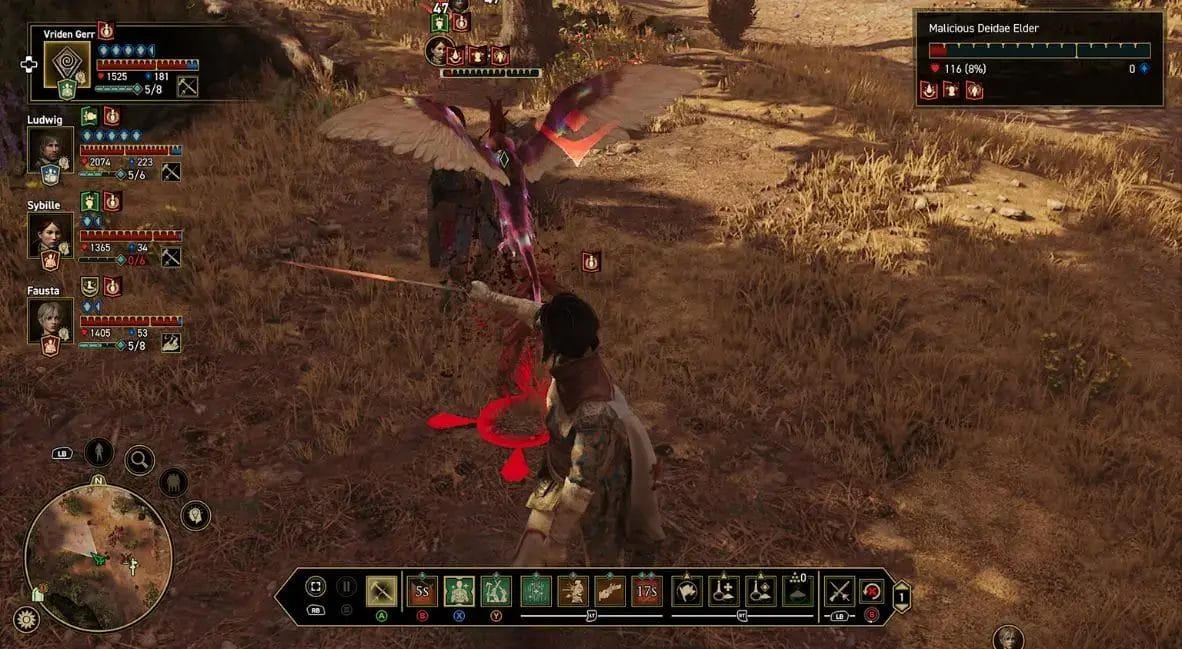This screenshot has height=649, width=1182.
Task: Click the single character silhouette button
Action: 98,452
